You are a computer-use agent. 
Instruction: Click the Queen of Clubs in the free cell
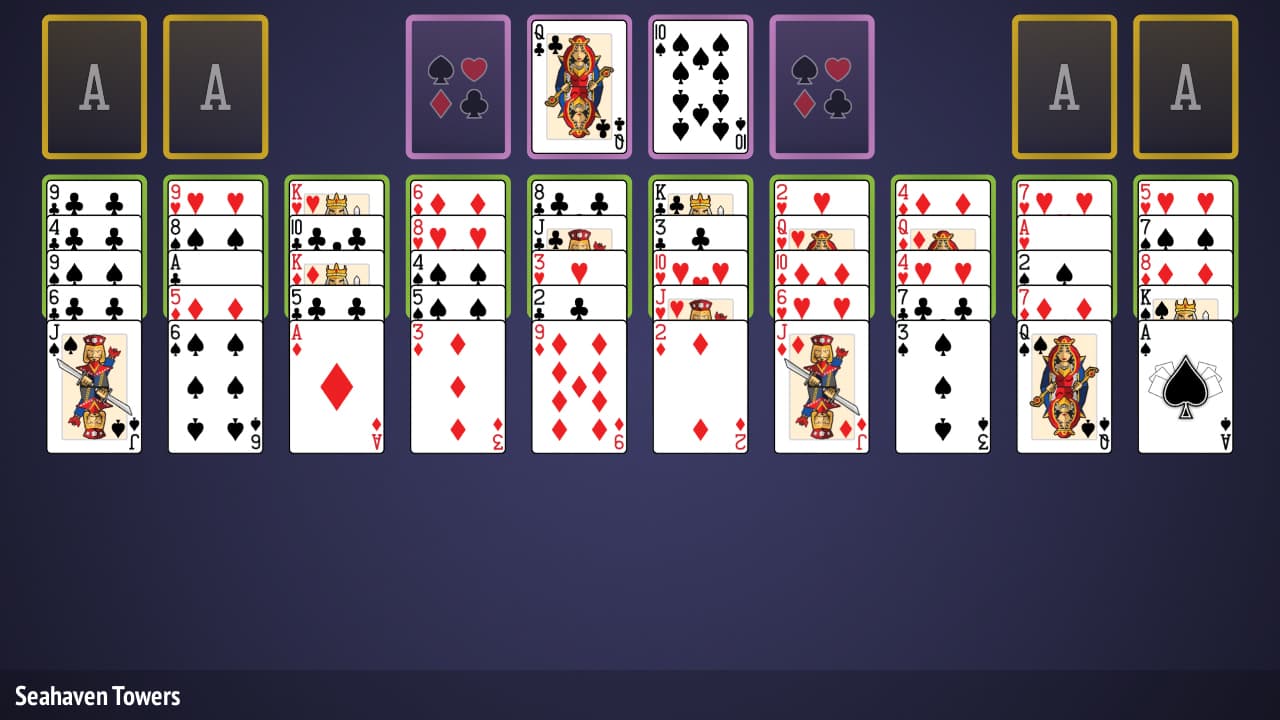coord(579,85)
